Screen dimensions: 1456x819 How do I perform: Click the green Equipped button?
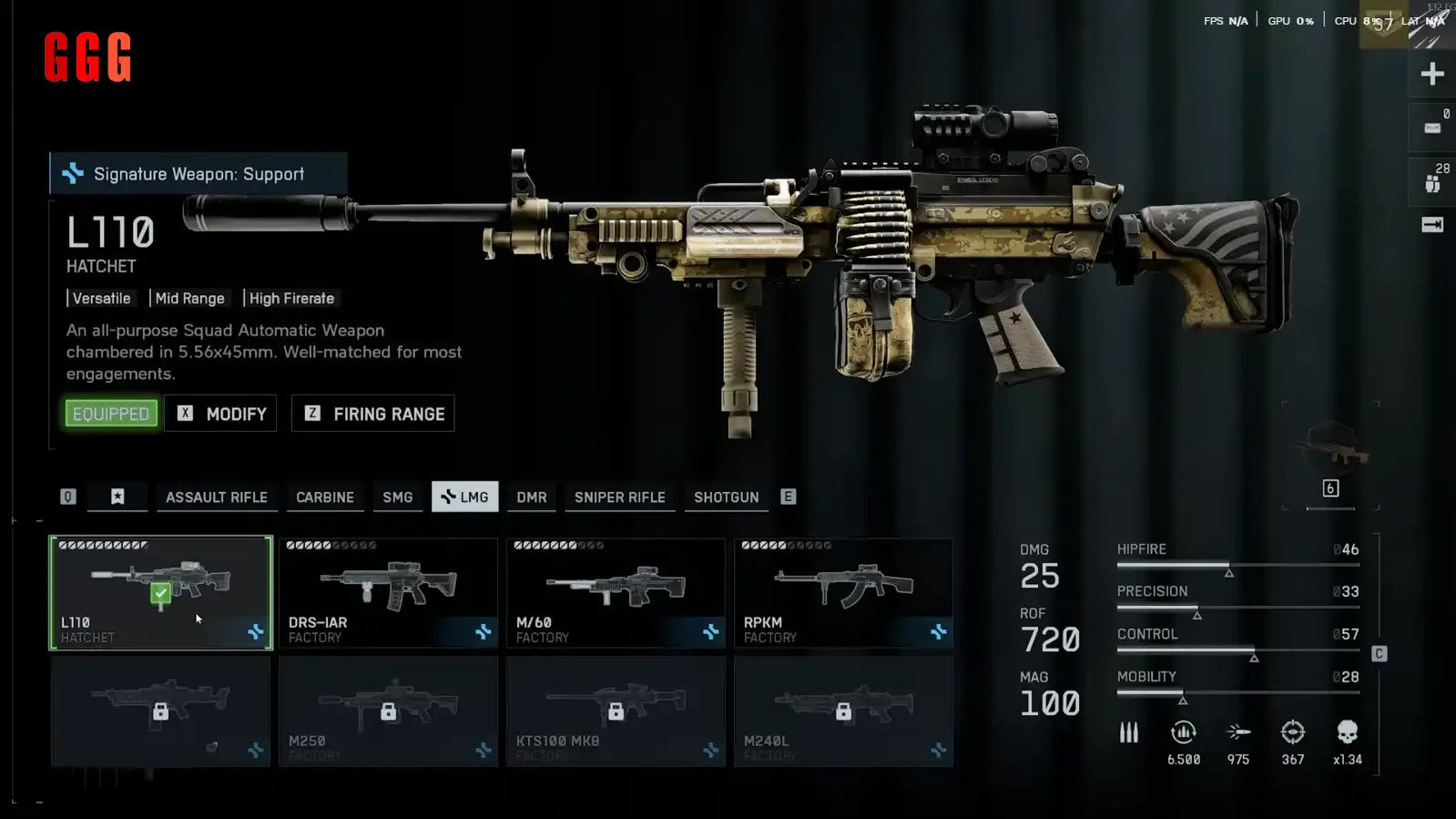111,414
